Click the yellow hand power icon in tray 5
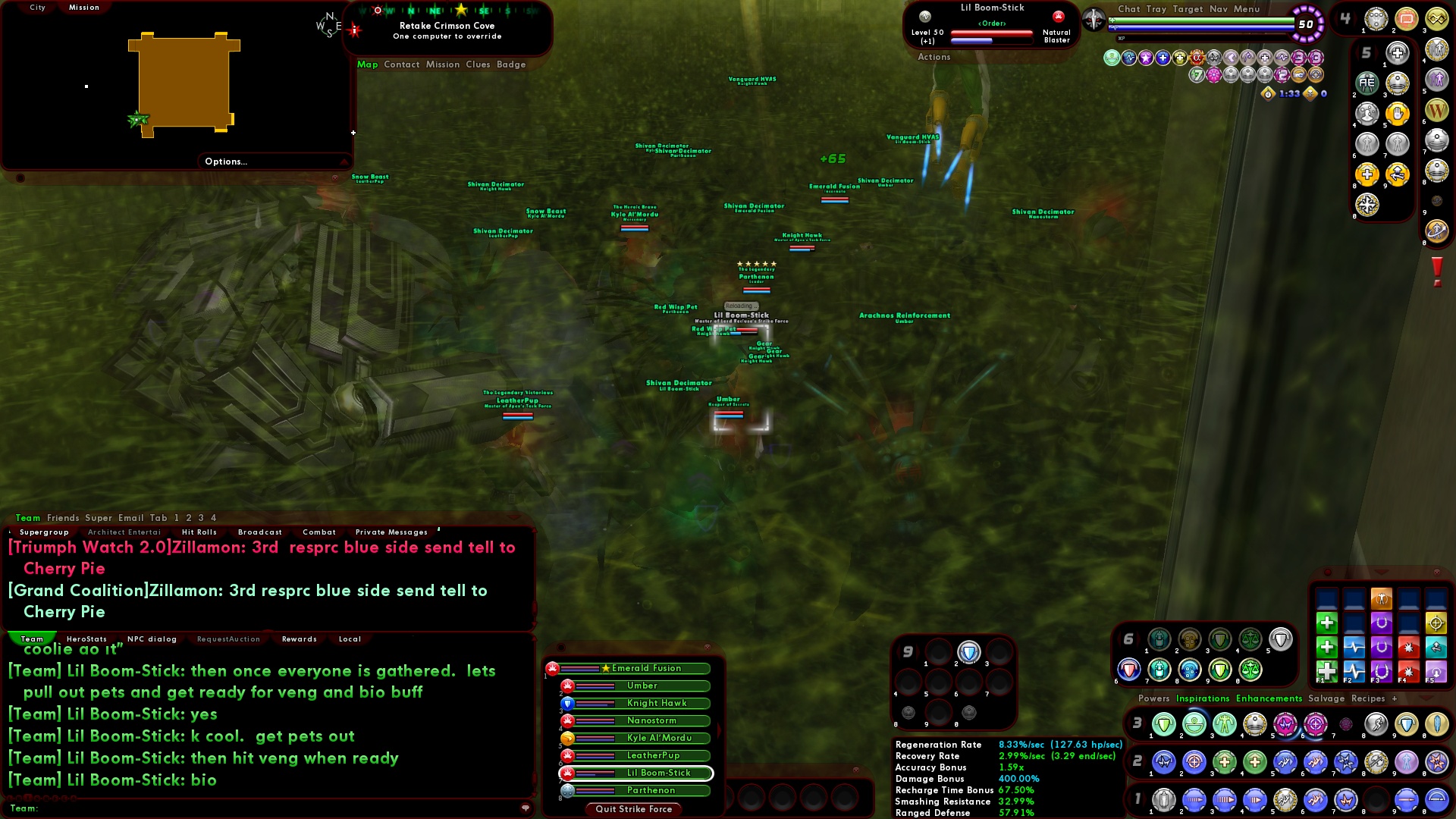The image size is (1456, 819). click(1398, 113)
